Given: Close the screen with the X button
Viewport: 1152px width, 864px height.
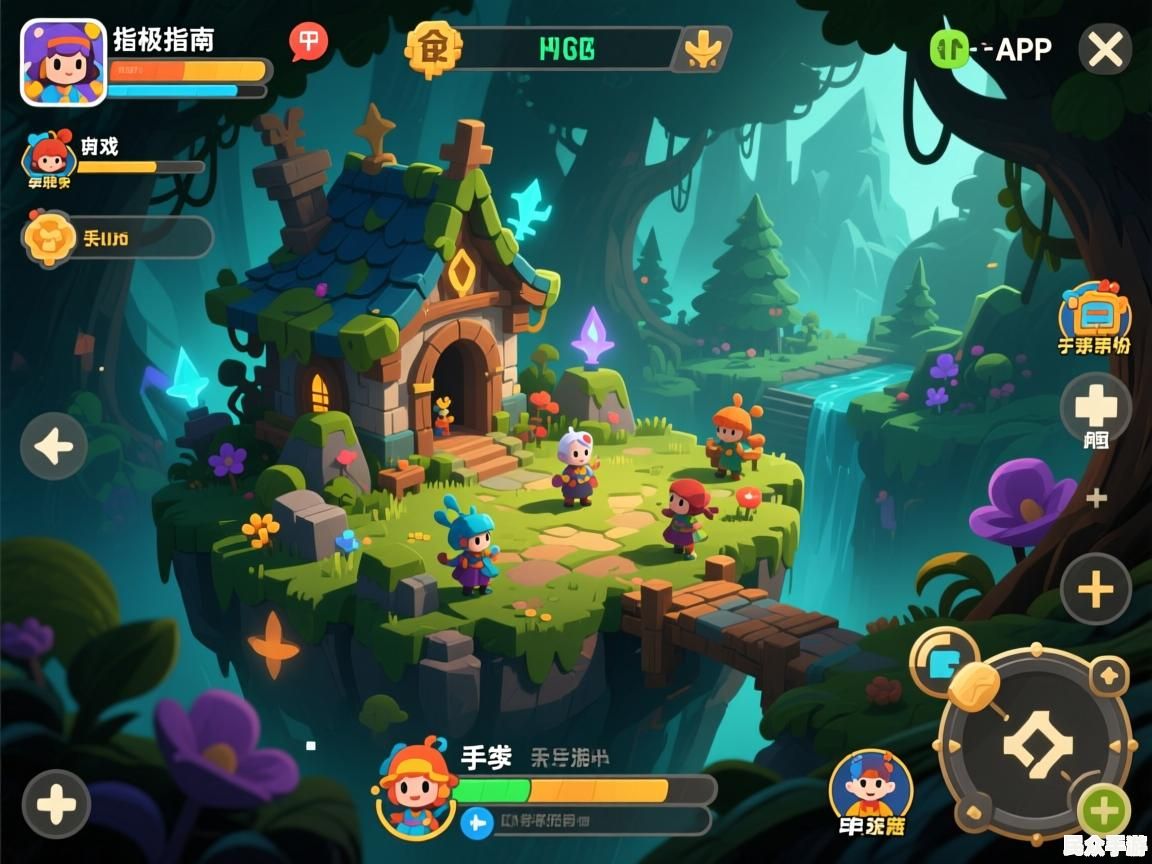Looking at the screenshot, I should point(1105,49).
